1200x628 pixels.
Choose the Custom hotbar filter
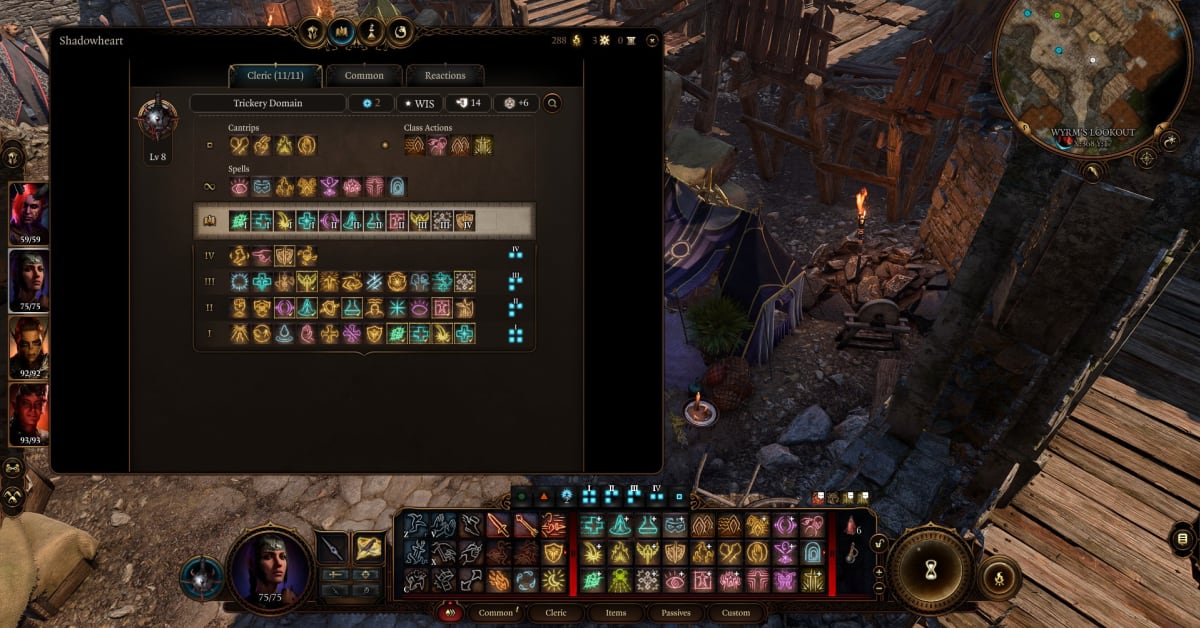tap(736, 612)
